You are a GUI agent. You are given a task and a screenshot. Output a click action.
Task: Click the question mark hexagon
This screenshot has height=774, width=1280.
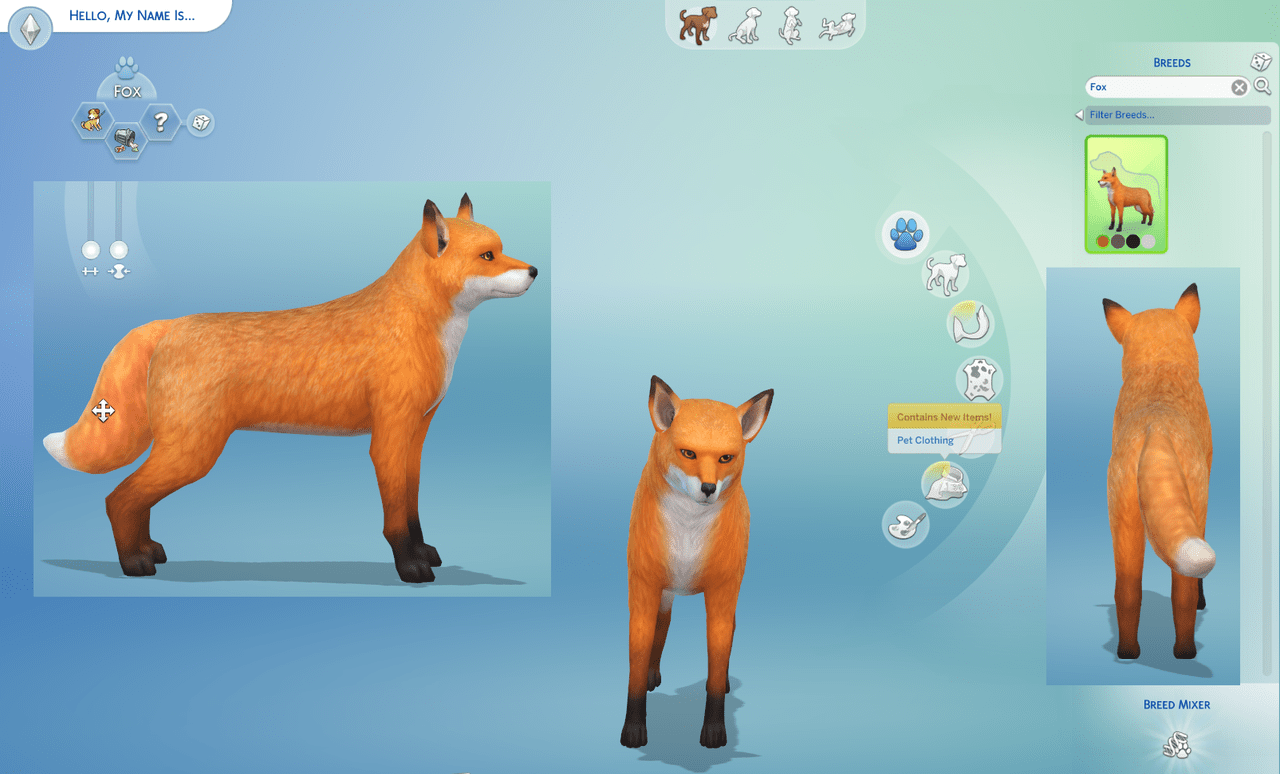[161, 122]
